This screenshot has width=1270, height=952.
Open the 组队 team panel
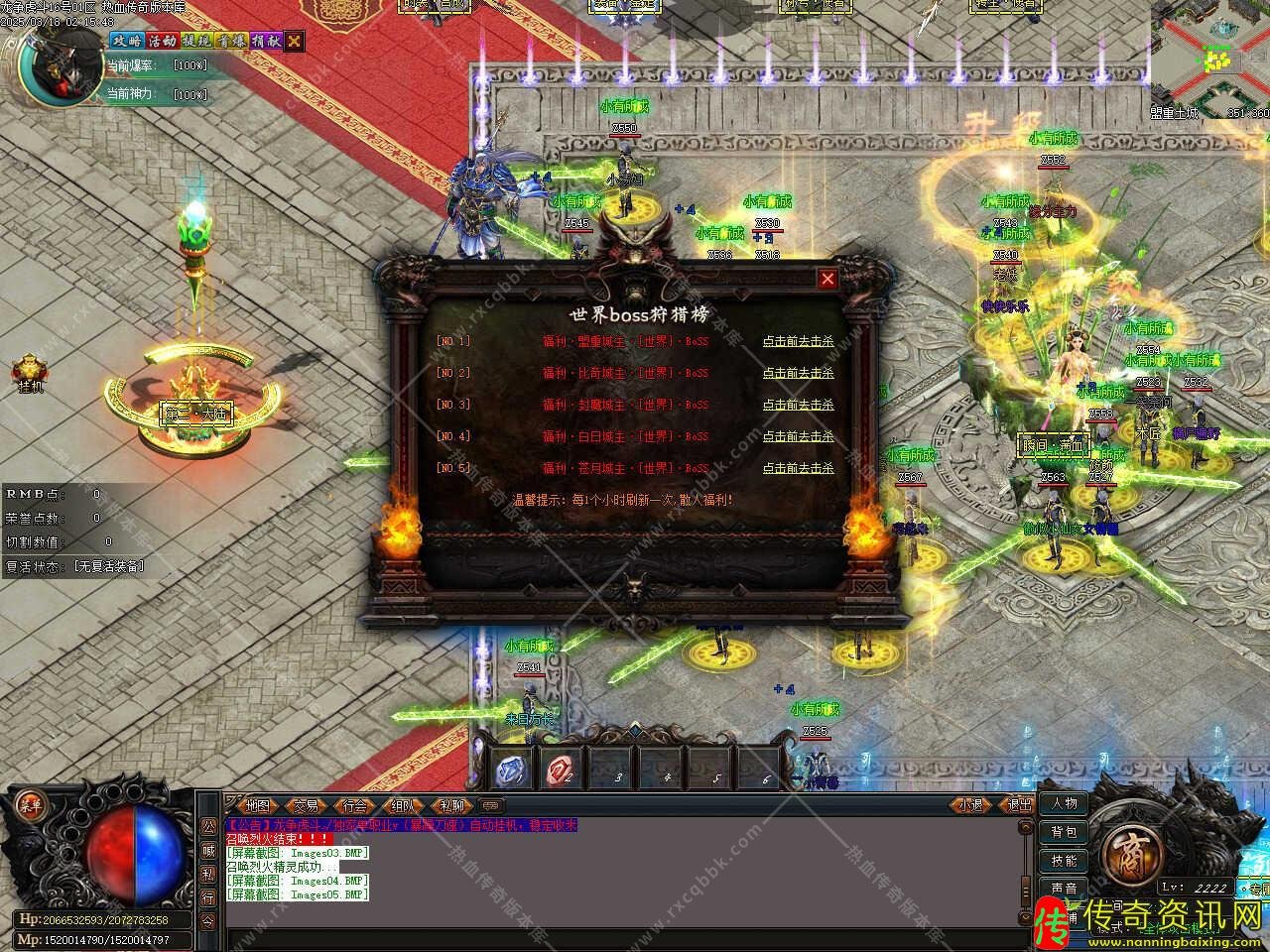pos(404,805)
